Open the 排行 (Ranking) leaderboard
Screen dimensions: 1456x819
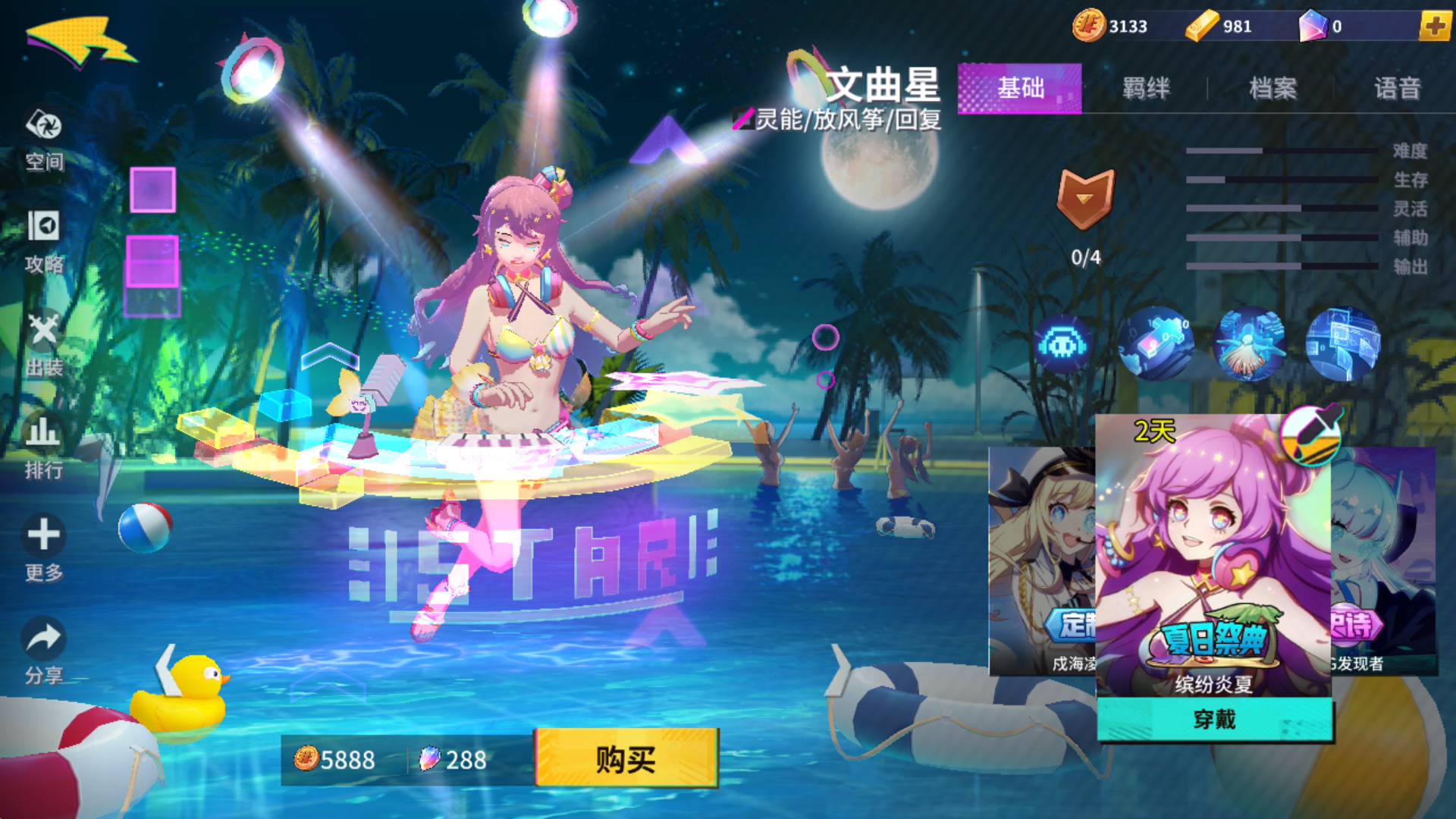[43, 444]
